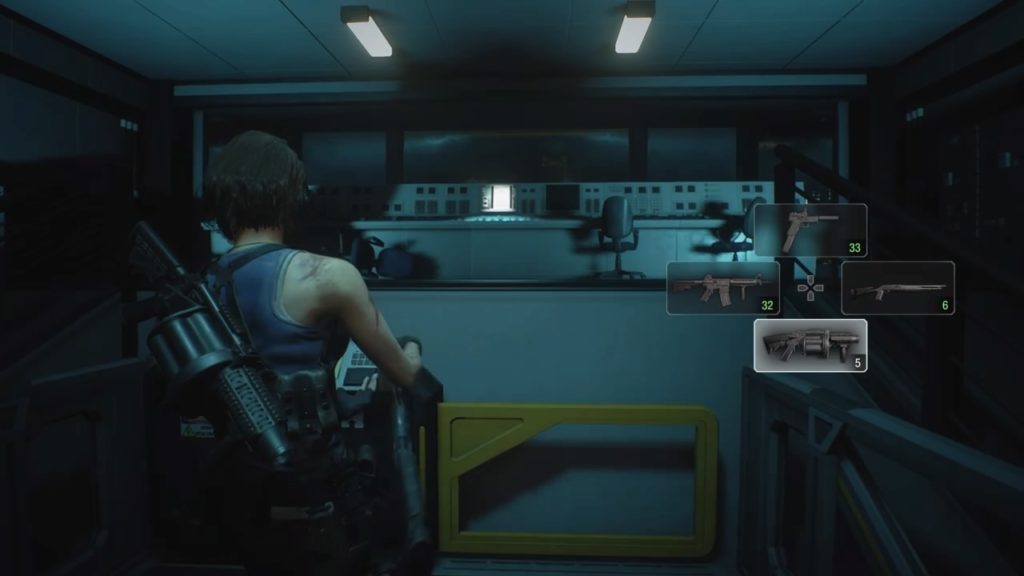Select the handgun weapon slot
This screenshot has height=576, width=1024.
click(810, 230)
